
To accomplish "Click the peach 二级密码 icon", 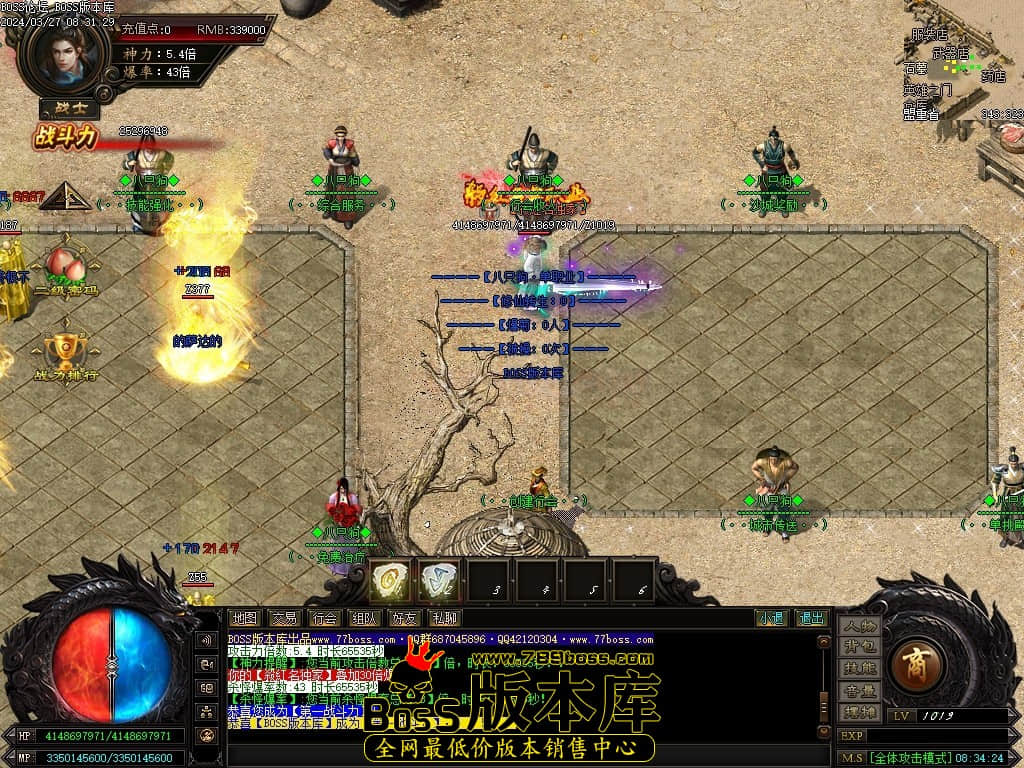I will [x=65, y=270].
